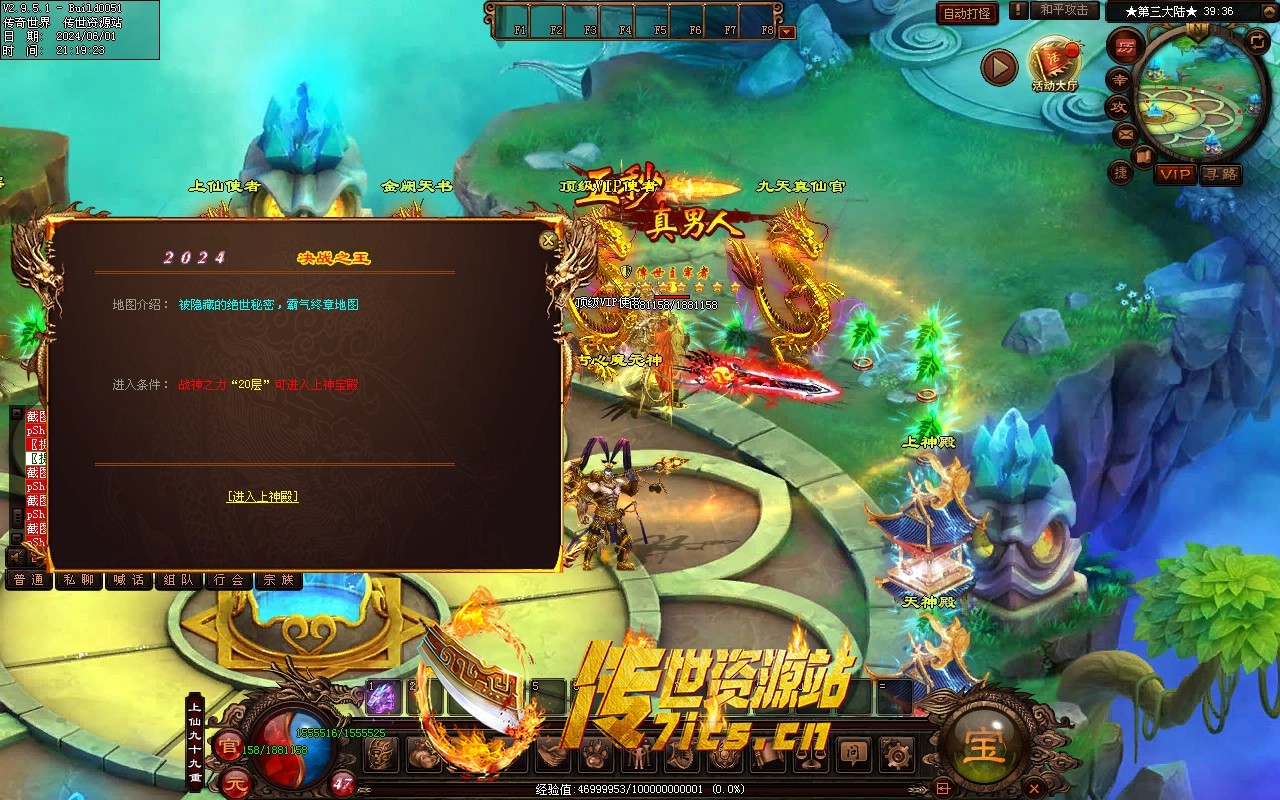Activate 寻路 pathfinding button
The height and width of the screenshot is (800, 1280).
1220,174
